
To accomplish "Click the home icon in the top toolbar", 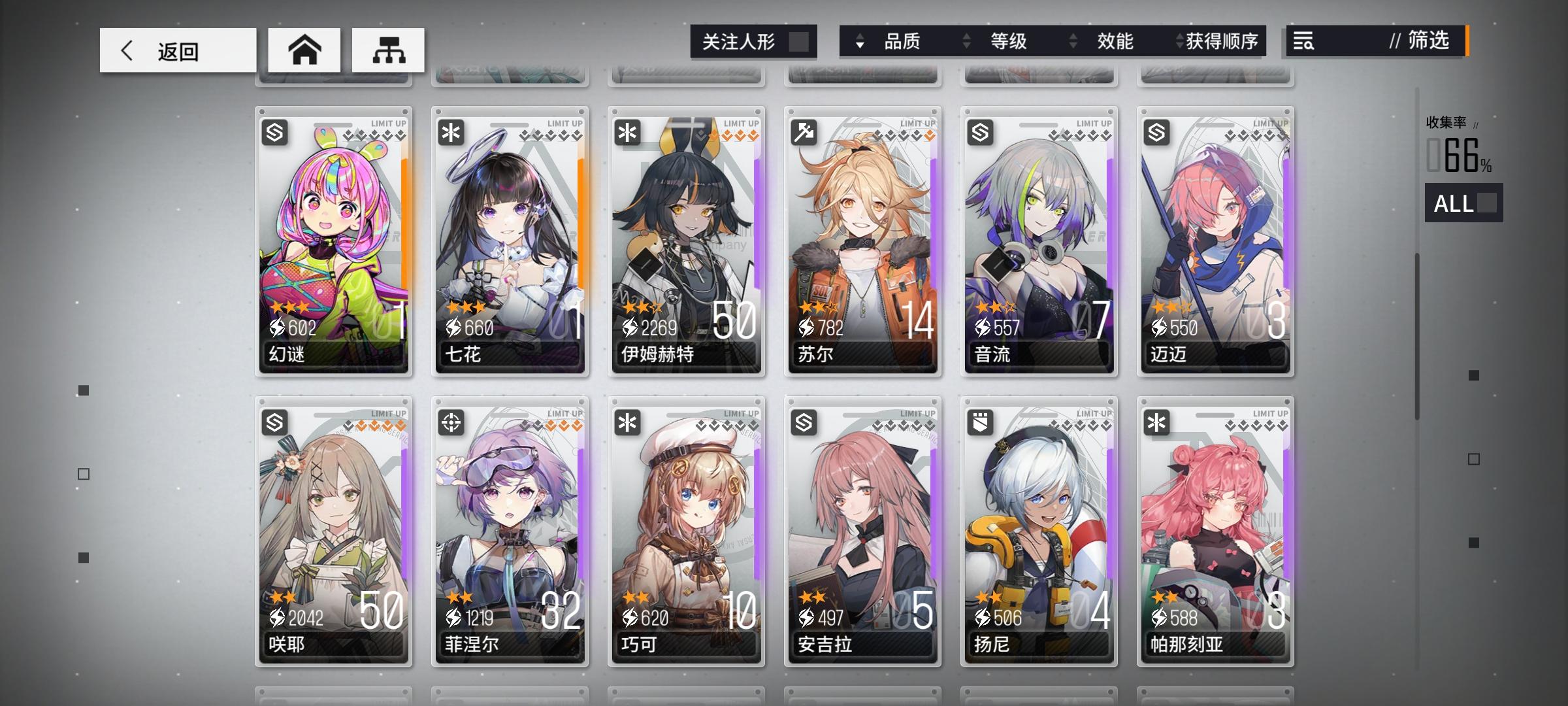I will [x=304, y=49].
